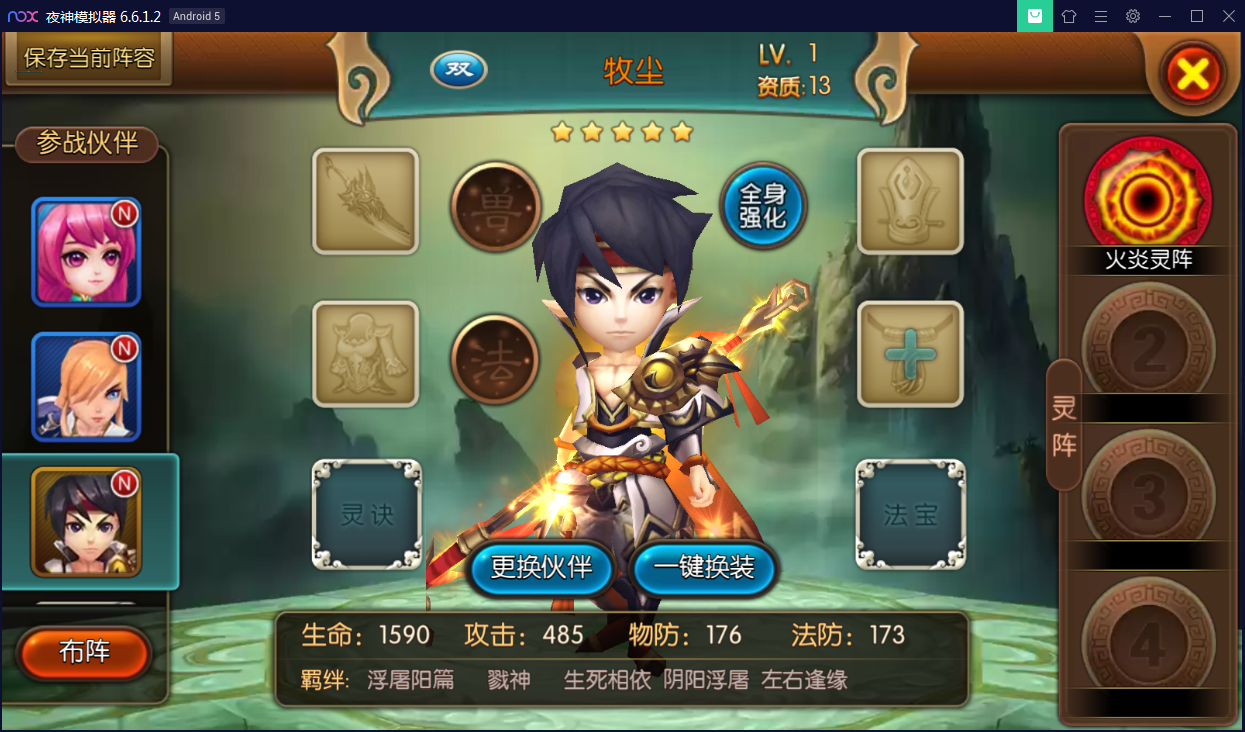This screenshot has width=1245, height=732.
Task: Click the 保存当前阵容 save lineup button
Action: (x=89, y=58)
